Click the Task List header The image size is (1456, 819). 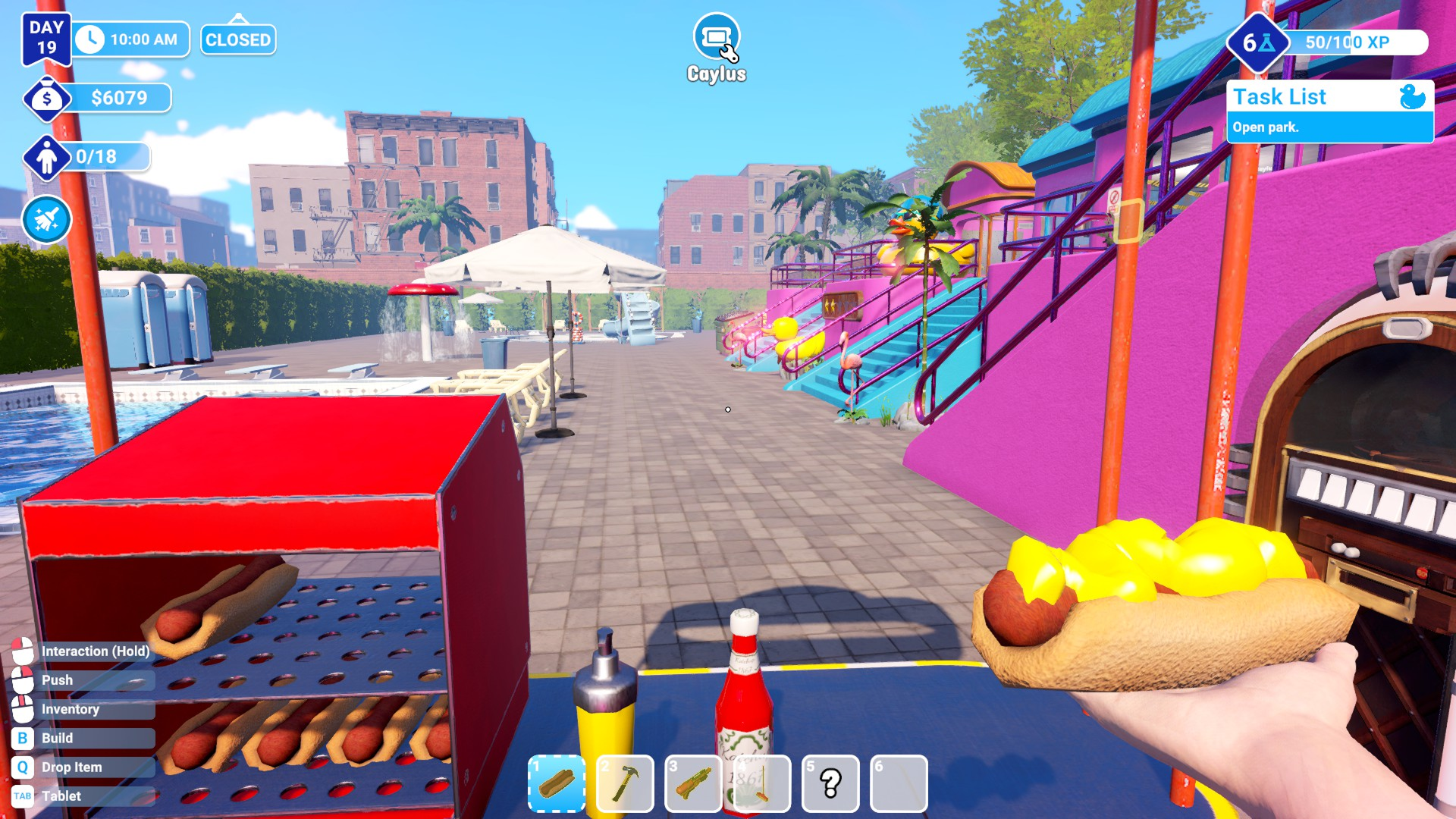coord(1280,96)
